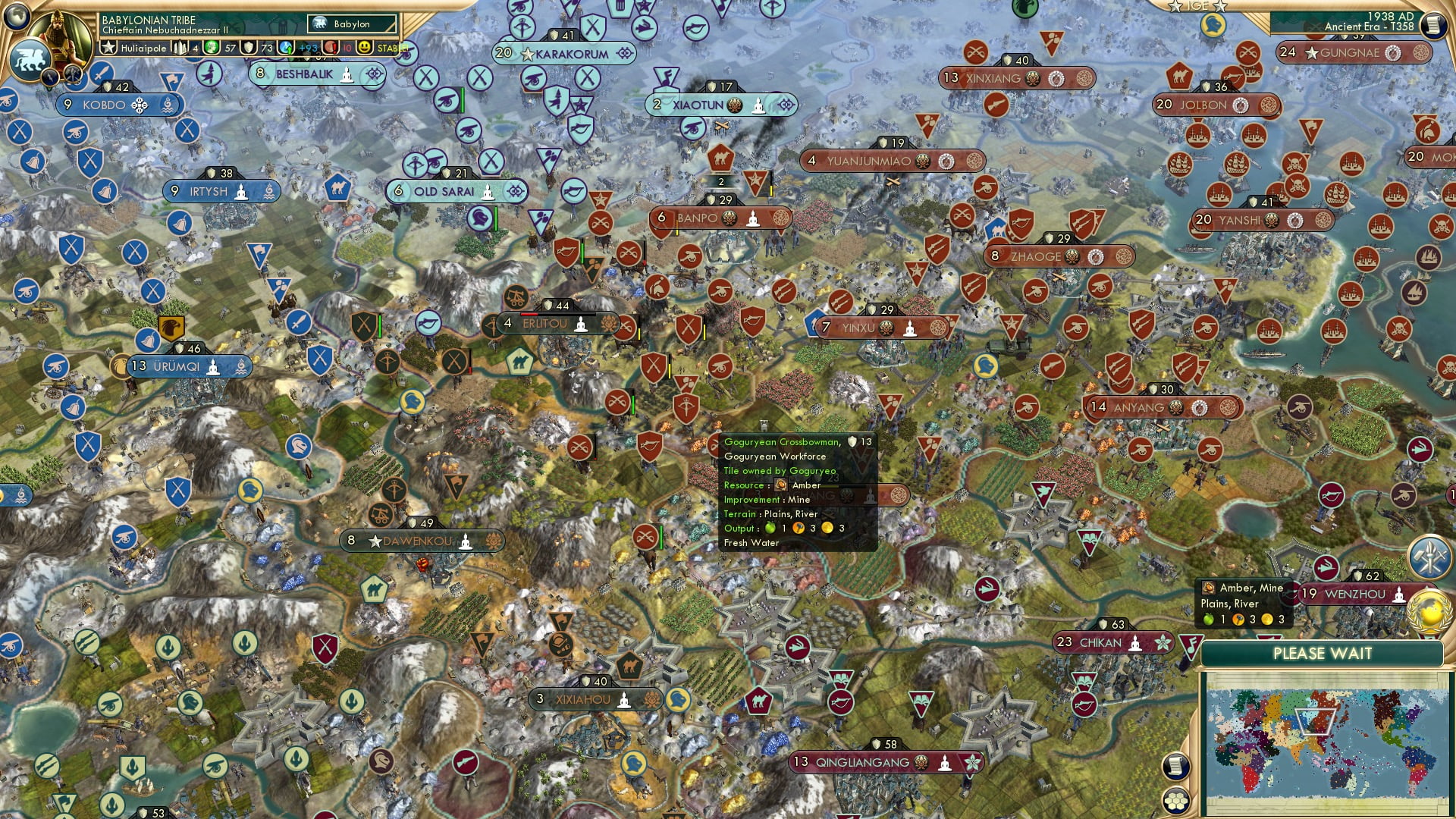
Task: Open the crossed tools and torch button
Action: (x=1429, y=556)
